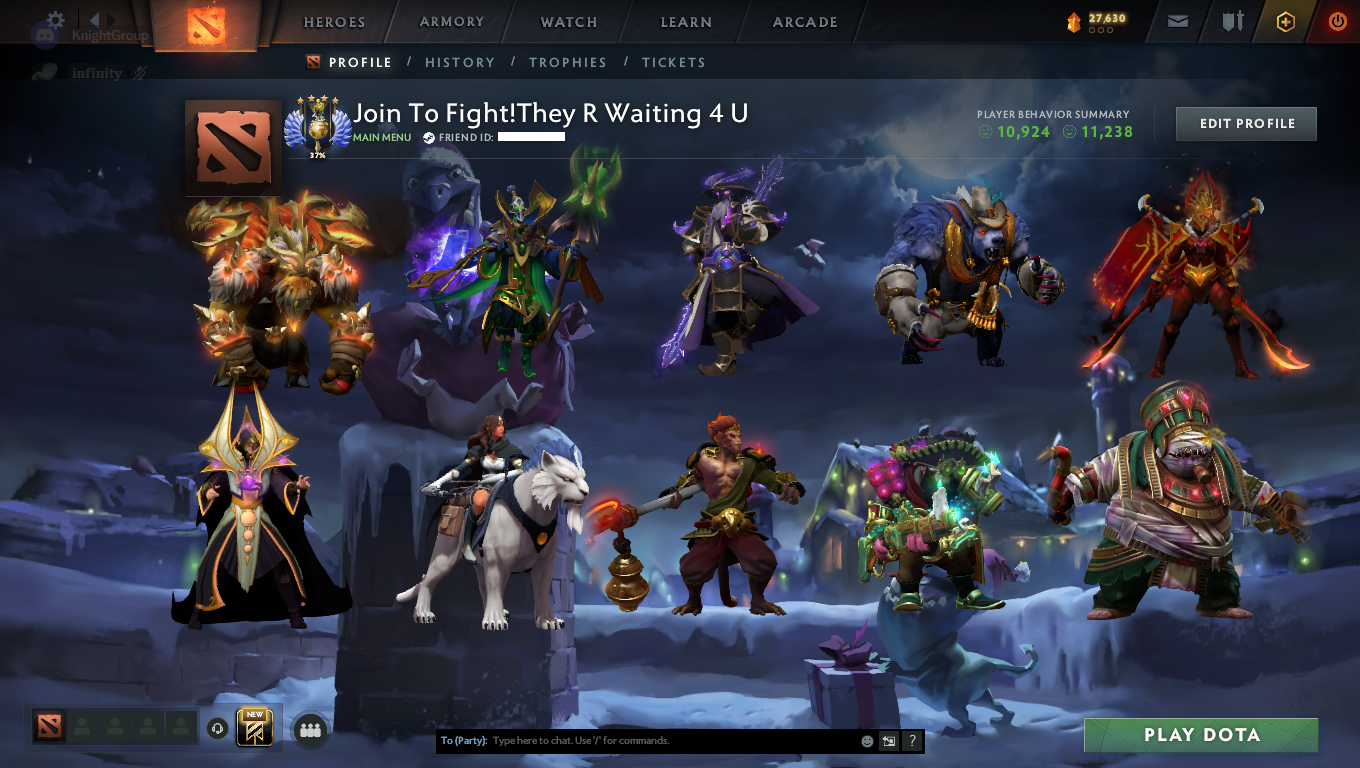This screenshot has width=1360, height=768.
Task: Switch to the HISTORY tab
Action: (459, 62)
